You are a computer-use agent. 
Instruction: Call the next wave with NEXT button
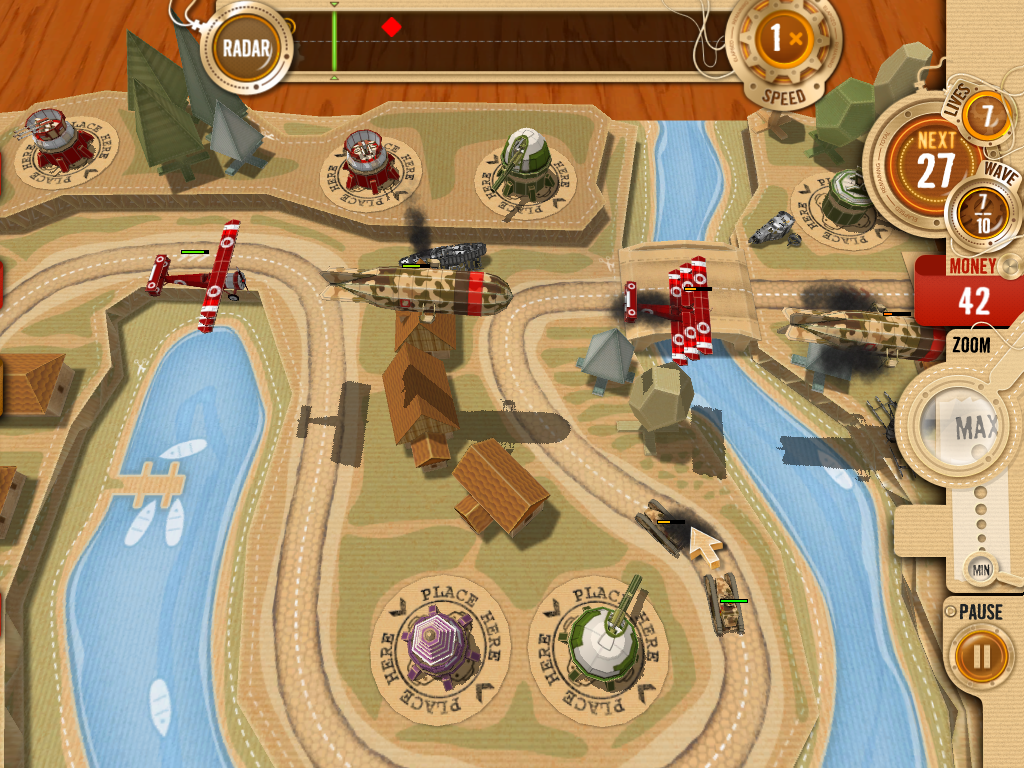click(936, 162)
